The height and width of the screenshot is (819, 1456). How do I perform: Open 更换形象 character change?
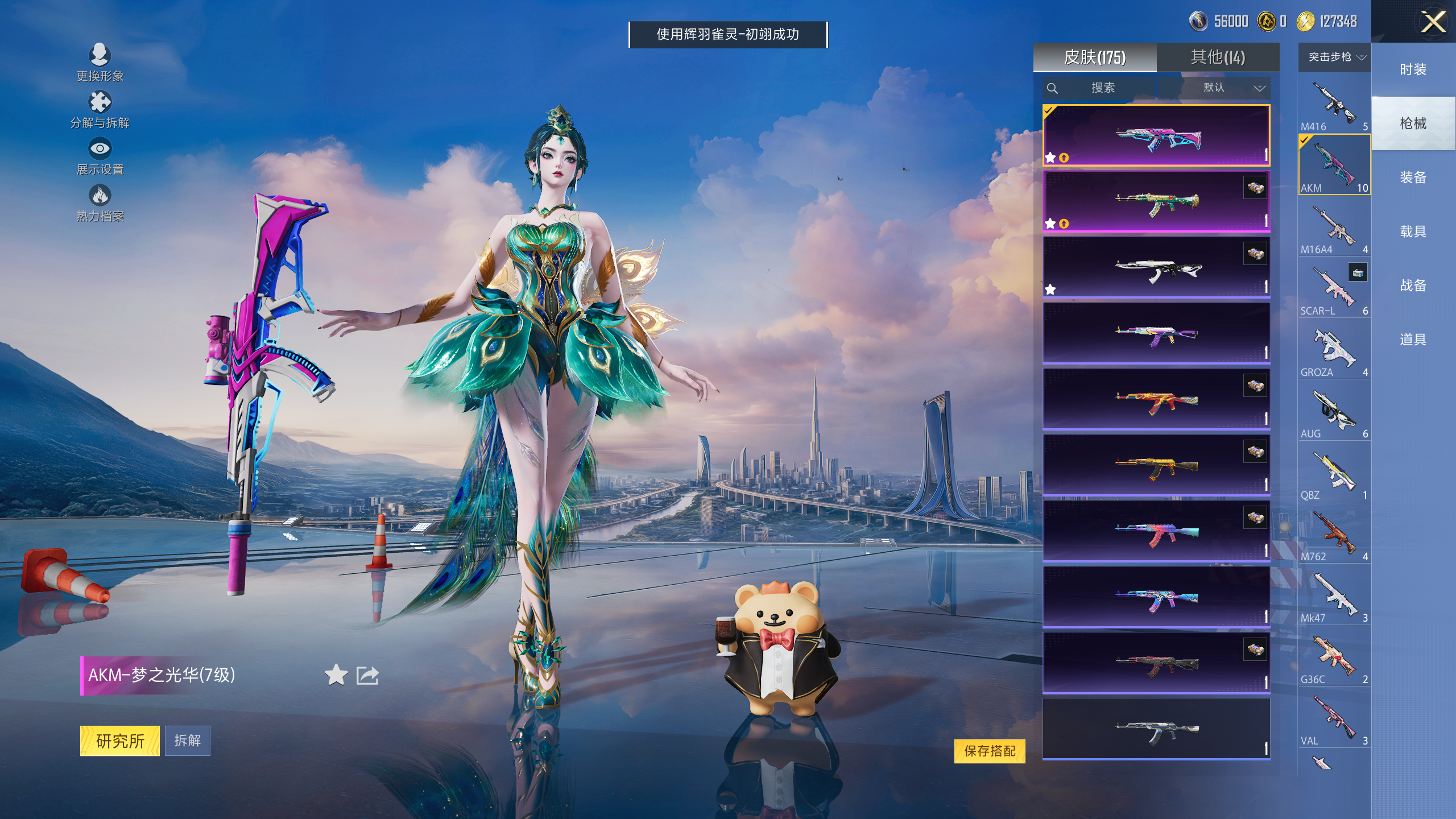[100, 63]
